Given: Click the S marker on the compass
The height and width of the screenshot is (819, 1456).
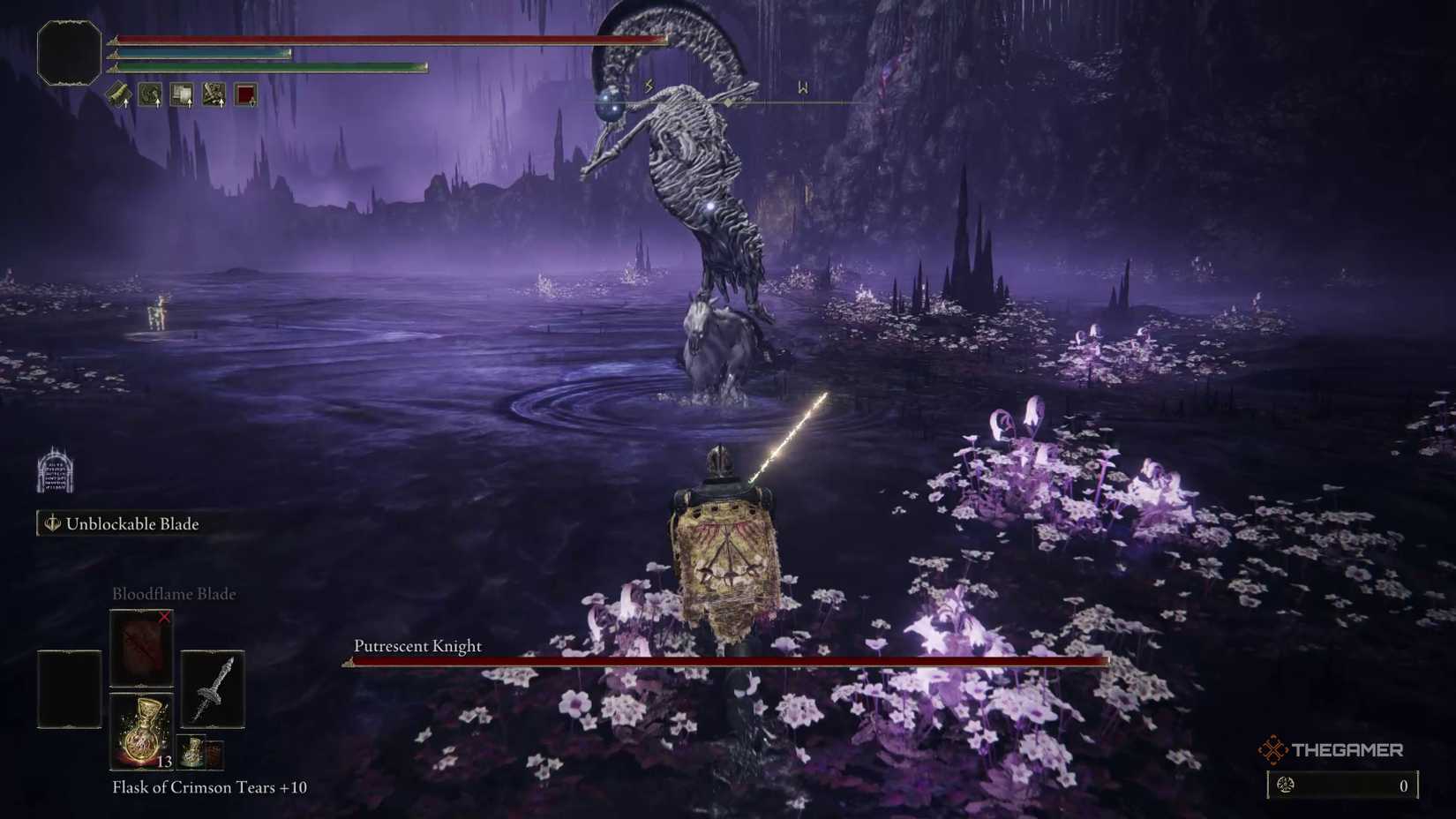Looking at the screenshot, I should click(x=647, y=86).
